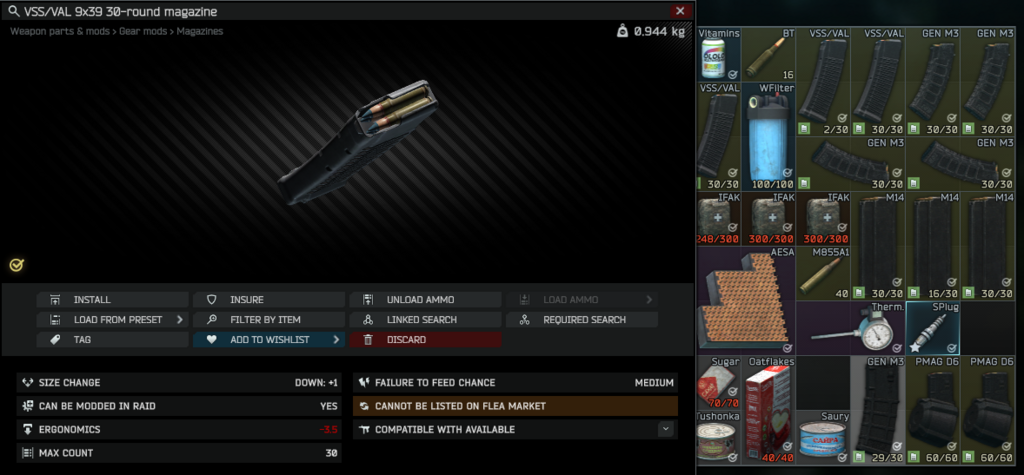Select the Sugar pack
Screen dimensions: 1024x475
click(720, 381)
